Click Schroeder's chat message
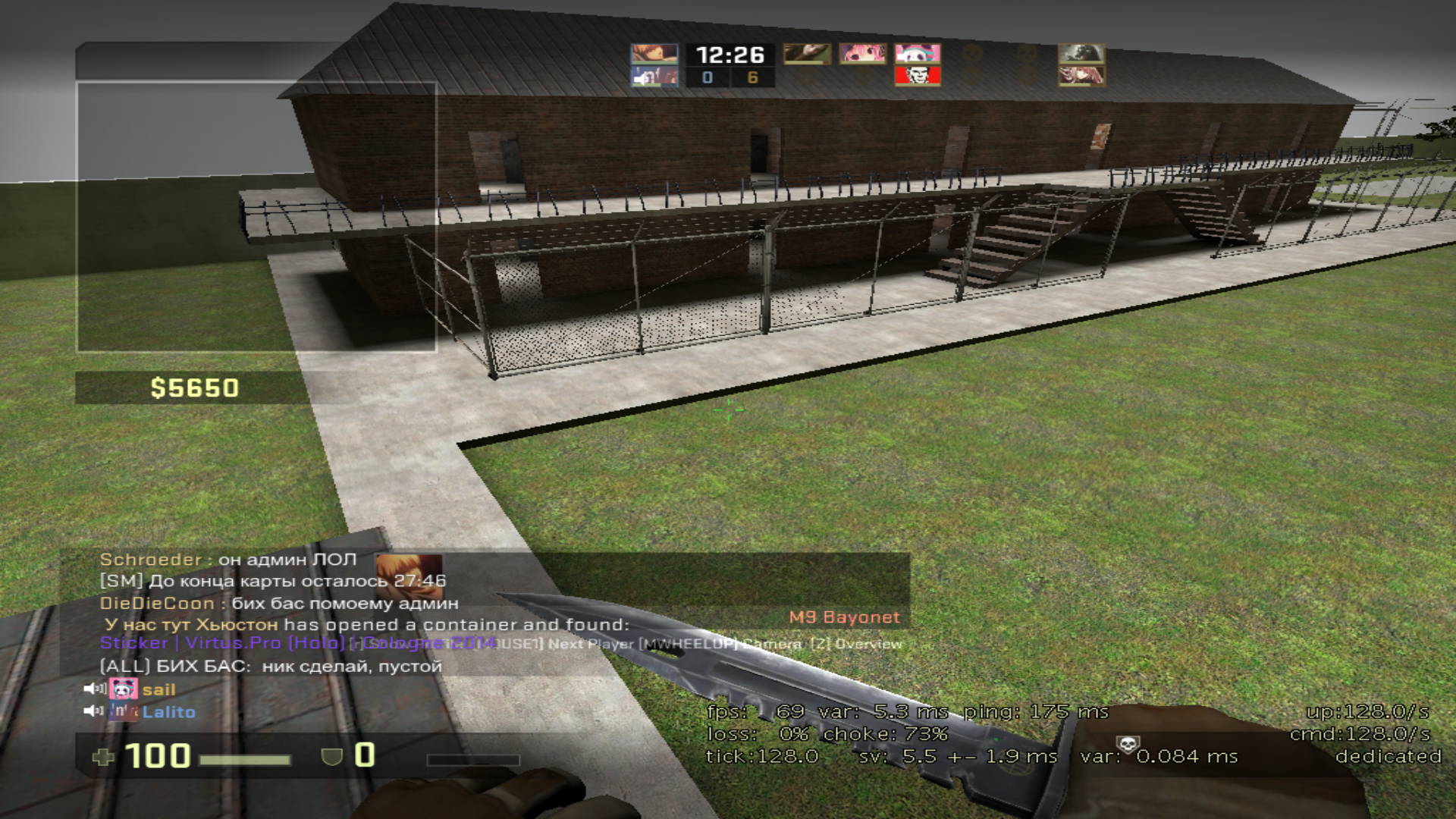 (x=228, y=560)
